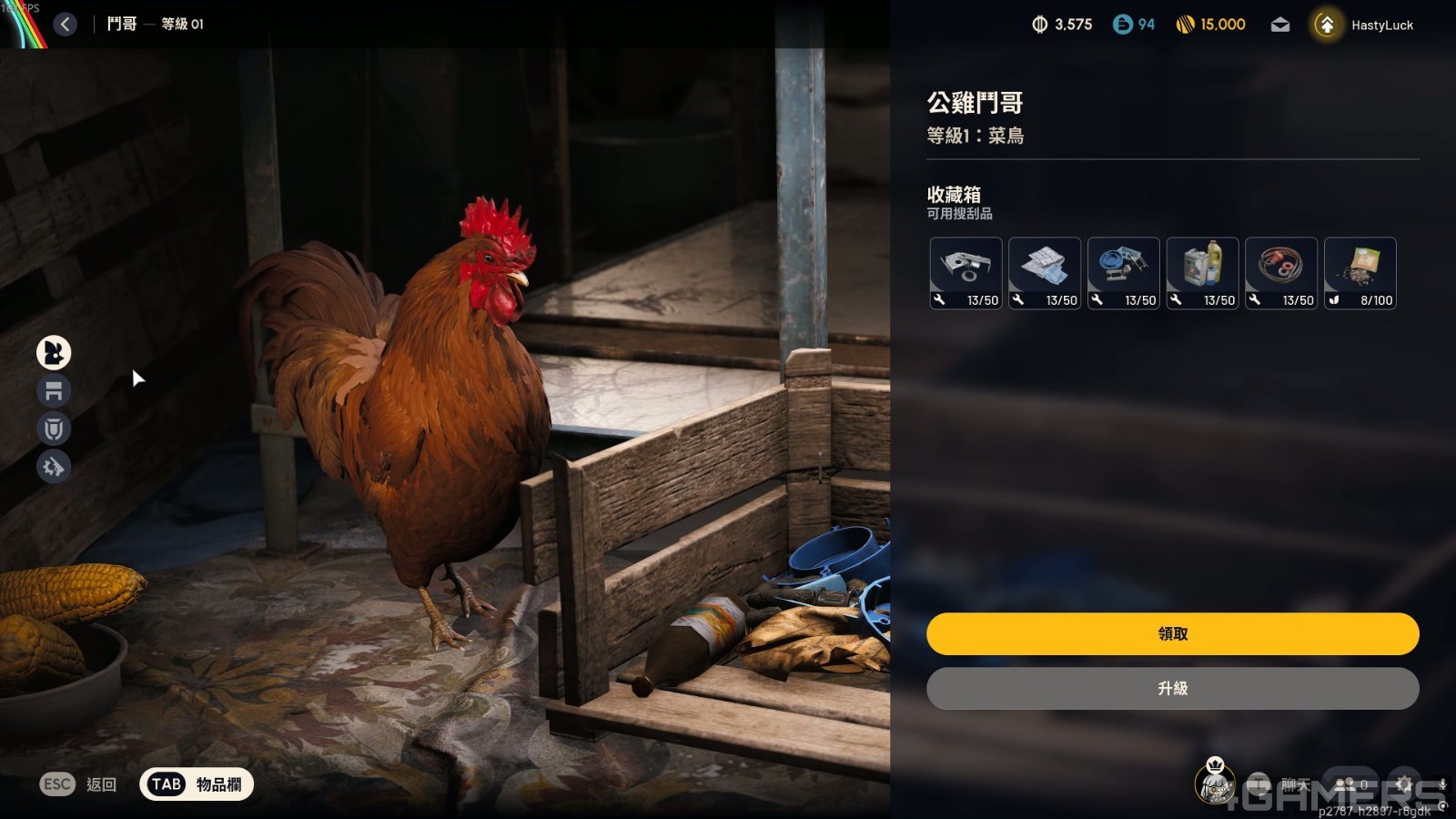Select the seed packet loot slot

click(x=1360, y=273)
